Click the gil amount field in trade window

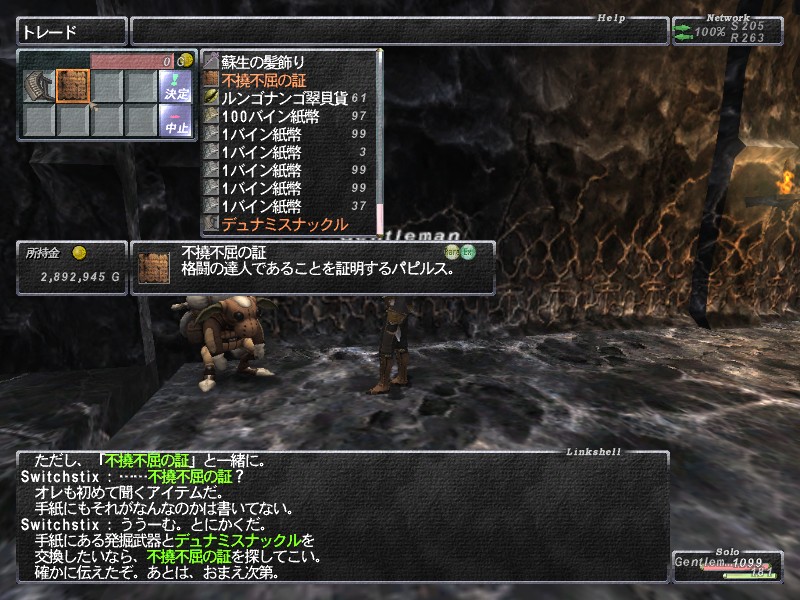135,61
